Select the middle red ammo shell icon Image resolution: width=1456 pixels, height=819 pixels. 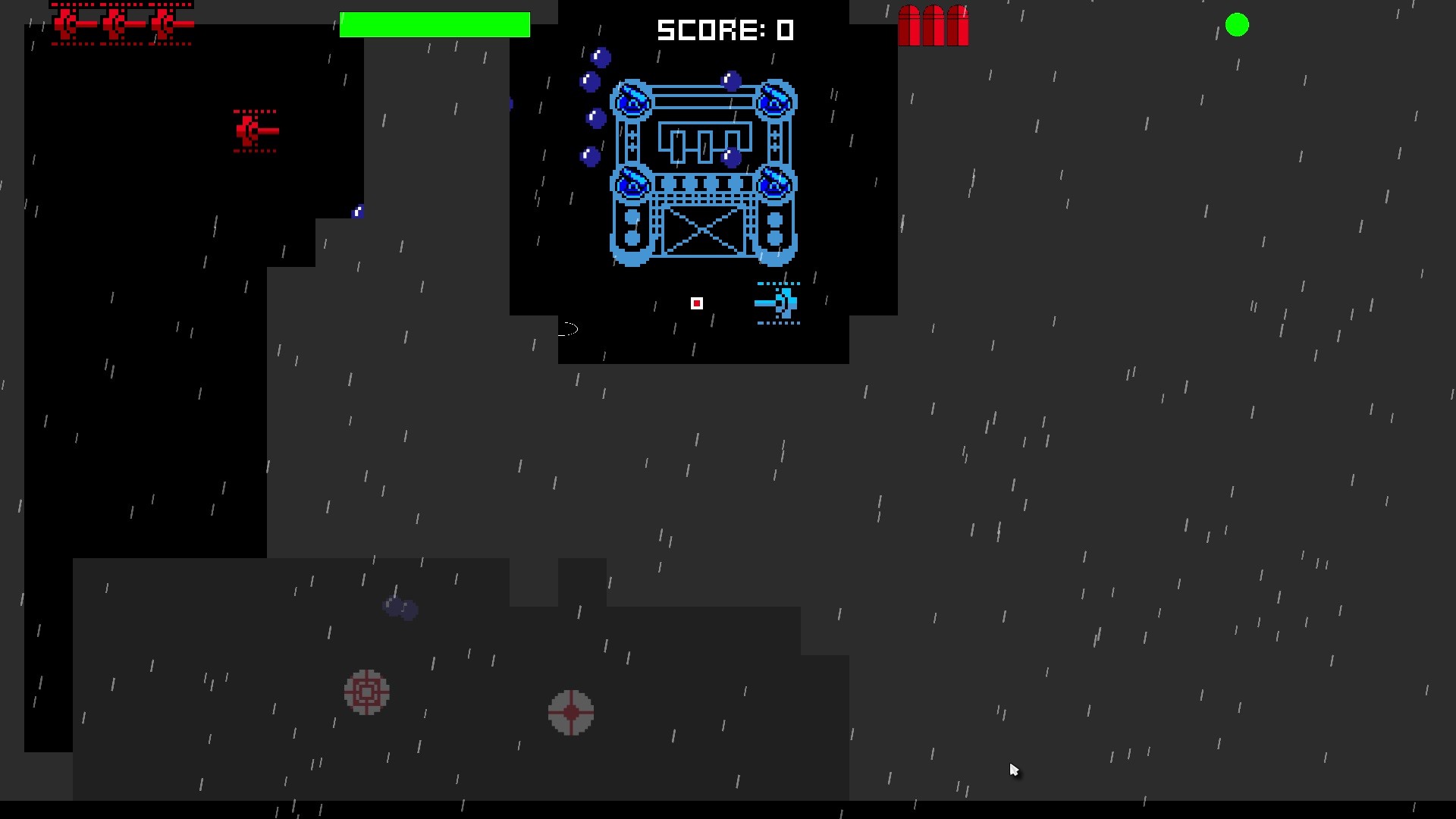[933, 25]
